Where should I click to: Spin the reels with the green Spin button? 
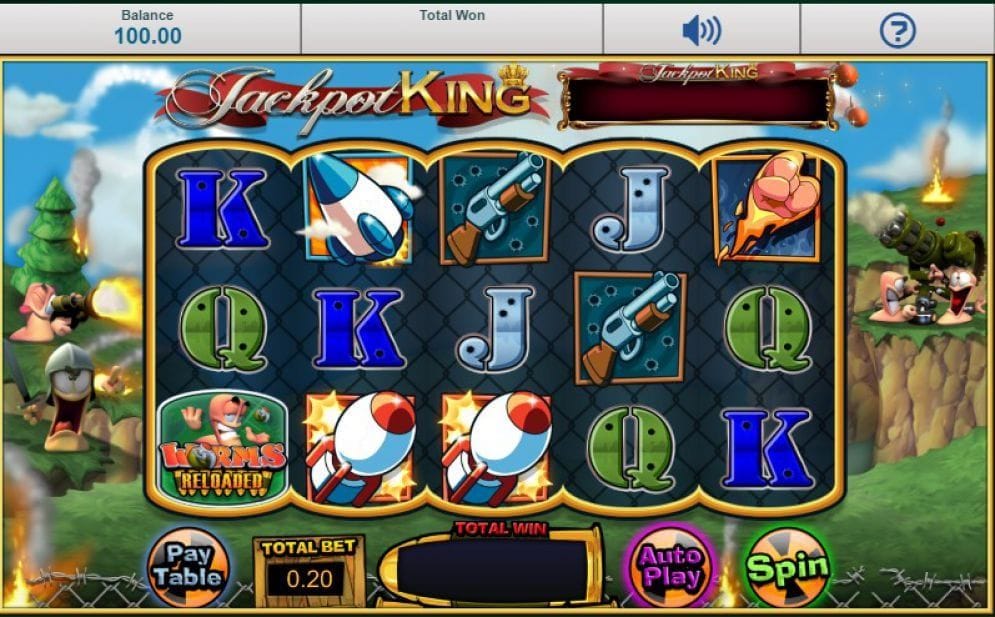(787, 568)
